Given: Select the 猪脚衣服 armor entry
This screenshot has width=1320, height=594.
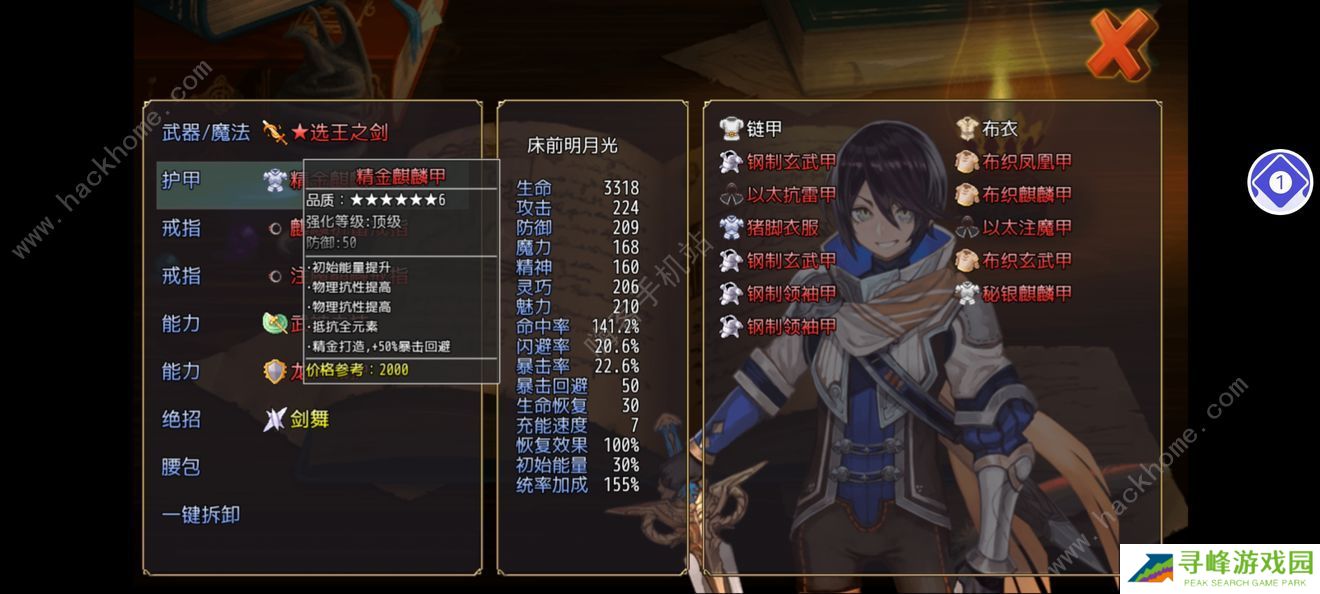Looking at the screenshot, I should tap(782, 228).
